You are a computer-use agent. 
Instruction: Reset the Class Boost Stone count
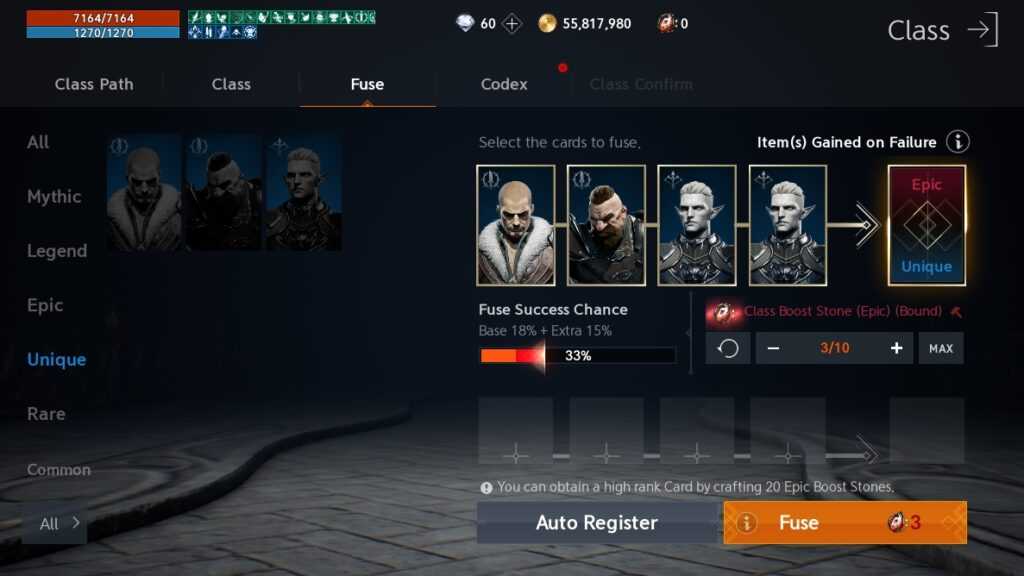[728, 348]
